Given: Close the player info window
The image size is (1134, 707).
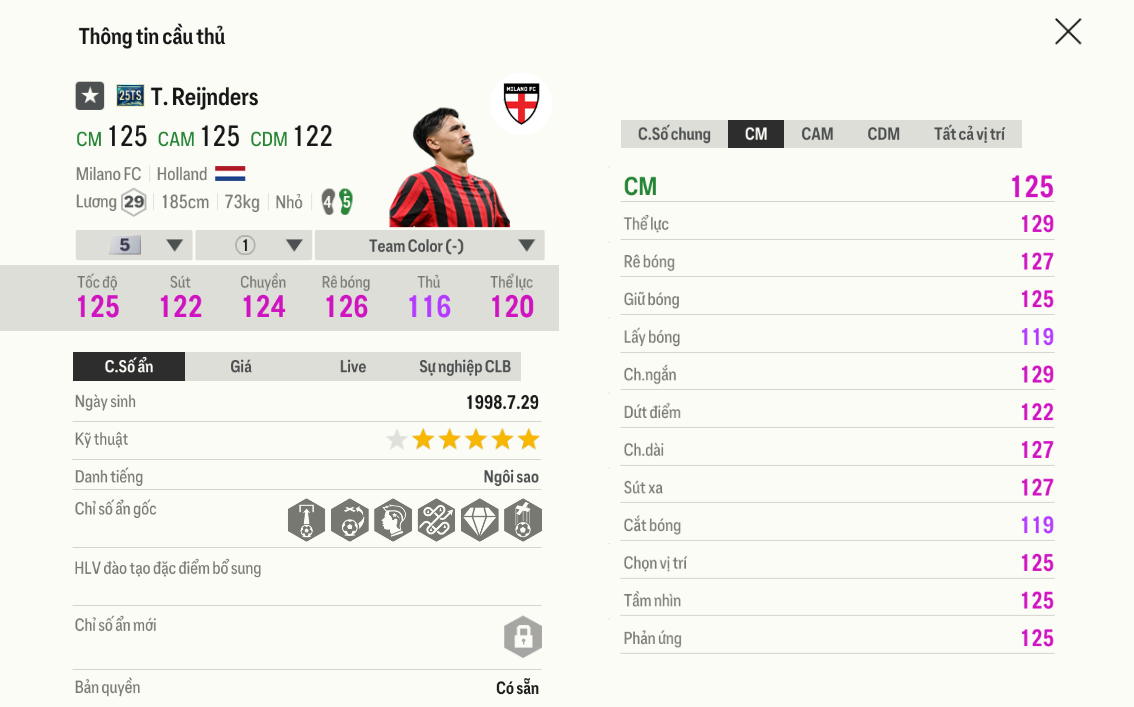Looking at the screenshot, I should [1068, 32].
